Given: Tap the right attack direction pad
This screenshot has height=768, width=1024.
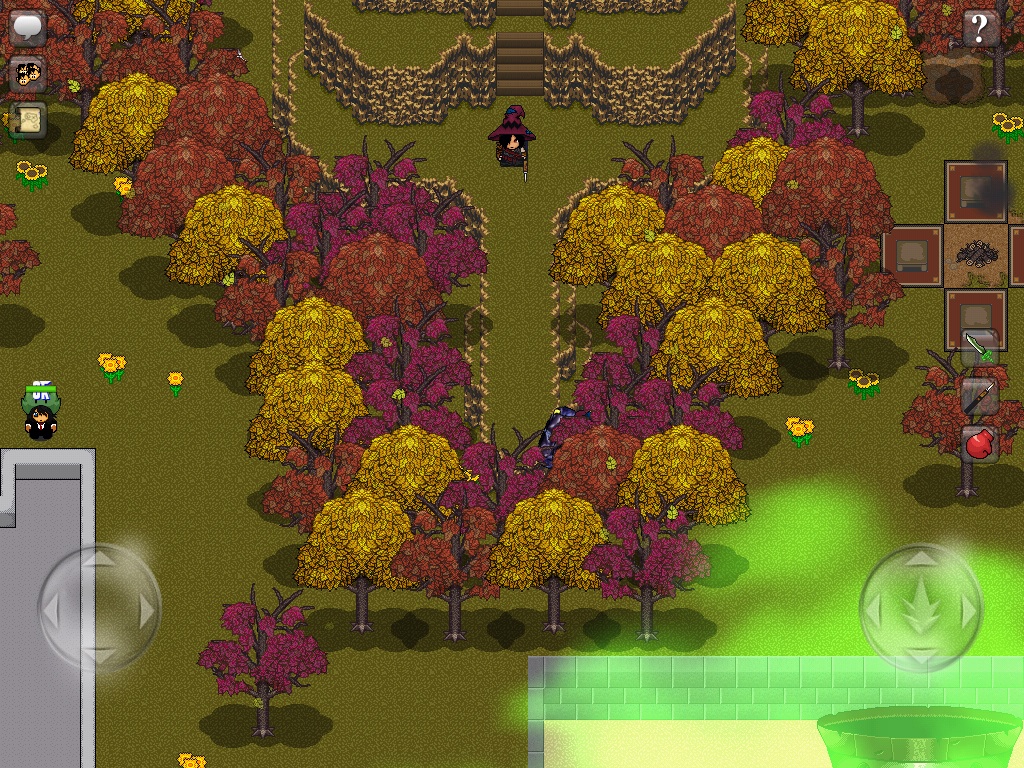Looking at the screenshot, I should pos(921,607).
